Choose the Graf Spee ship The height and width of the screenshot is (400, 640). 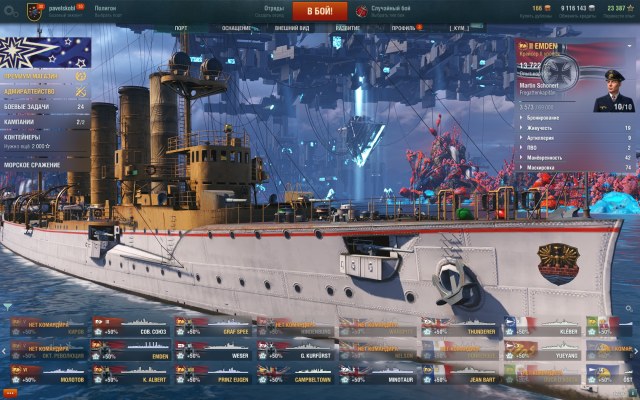212,326
